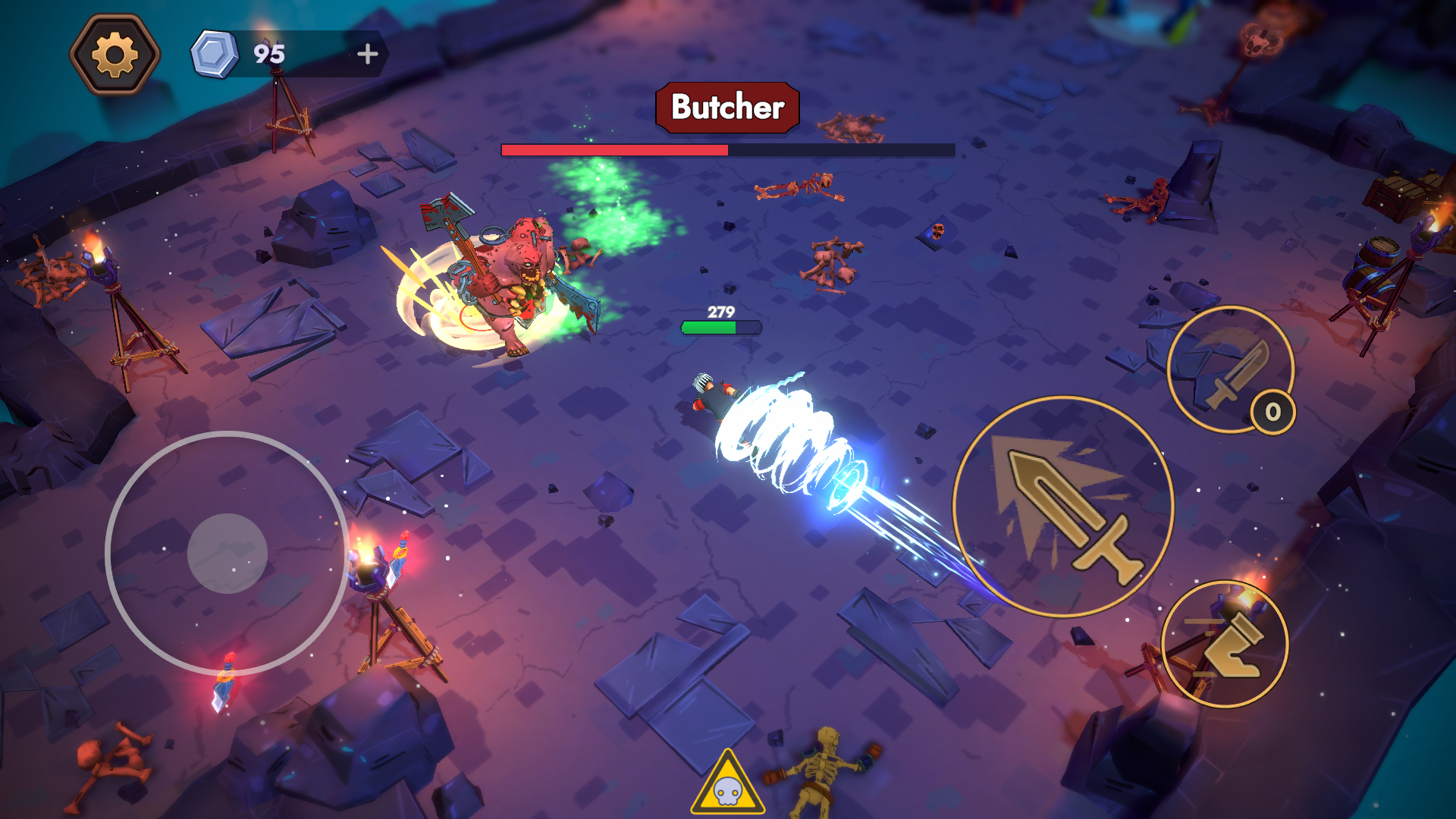Select the gem counter showing 95
This screenshot has height=819, width=1456.
pyautogui.click(x=270, y=53)
